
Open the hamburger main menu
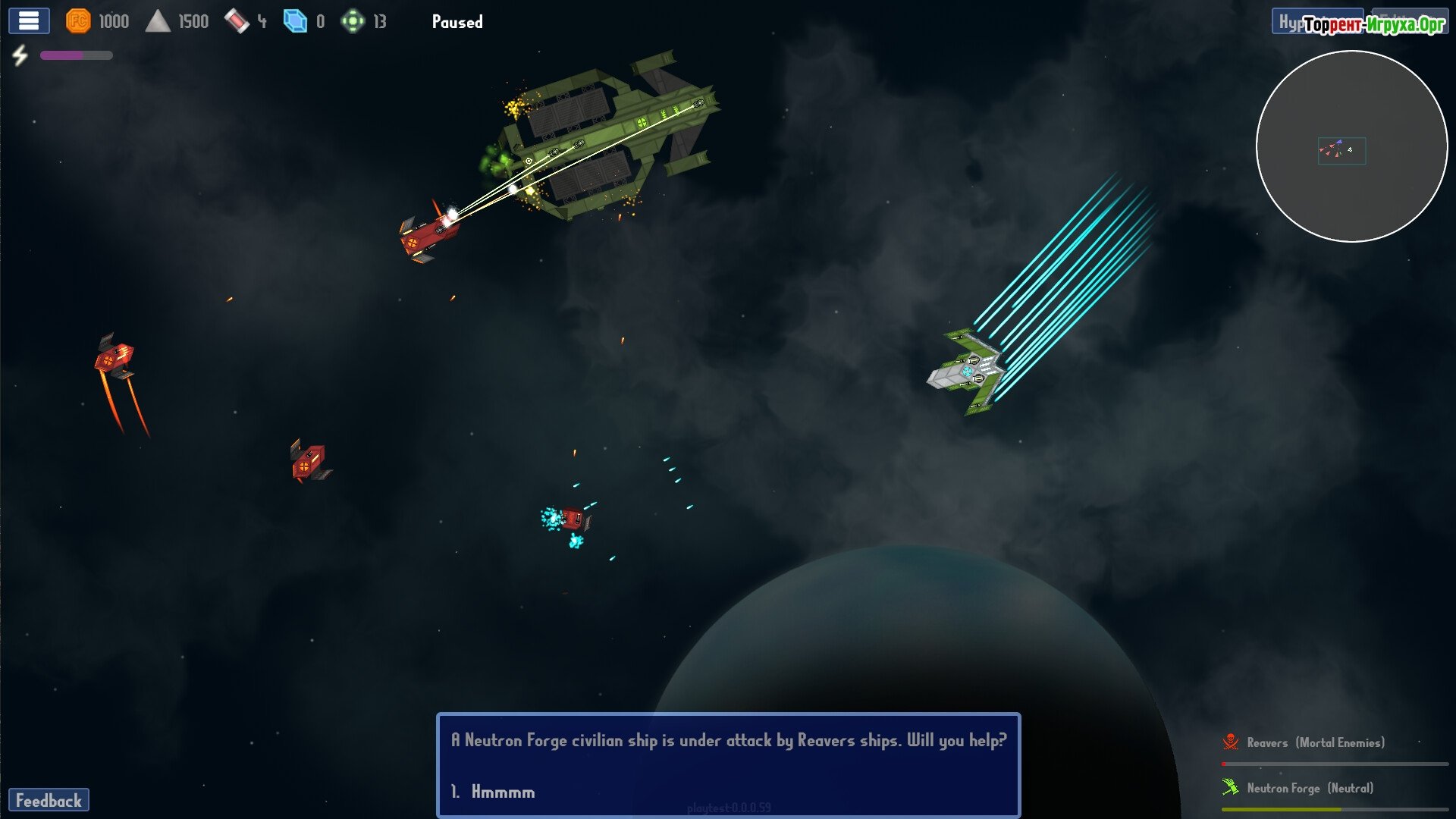coord(29,21)
